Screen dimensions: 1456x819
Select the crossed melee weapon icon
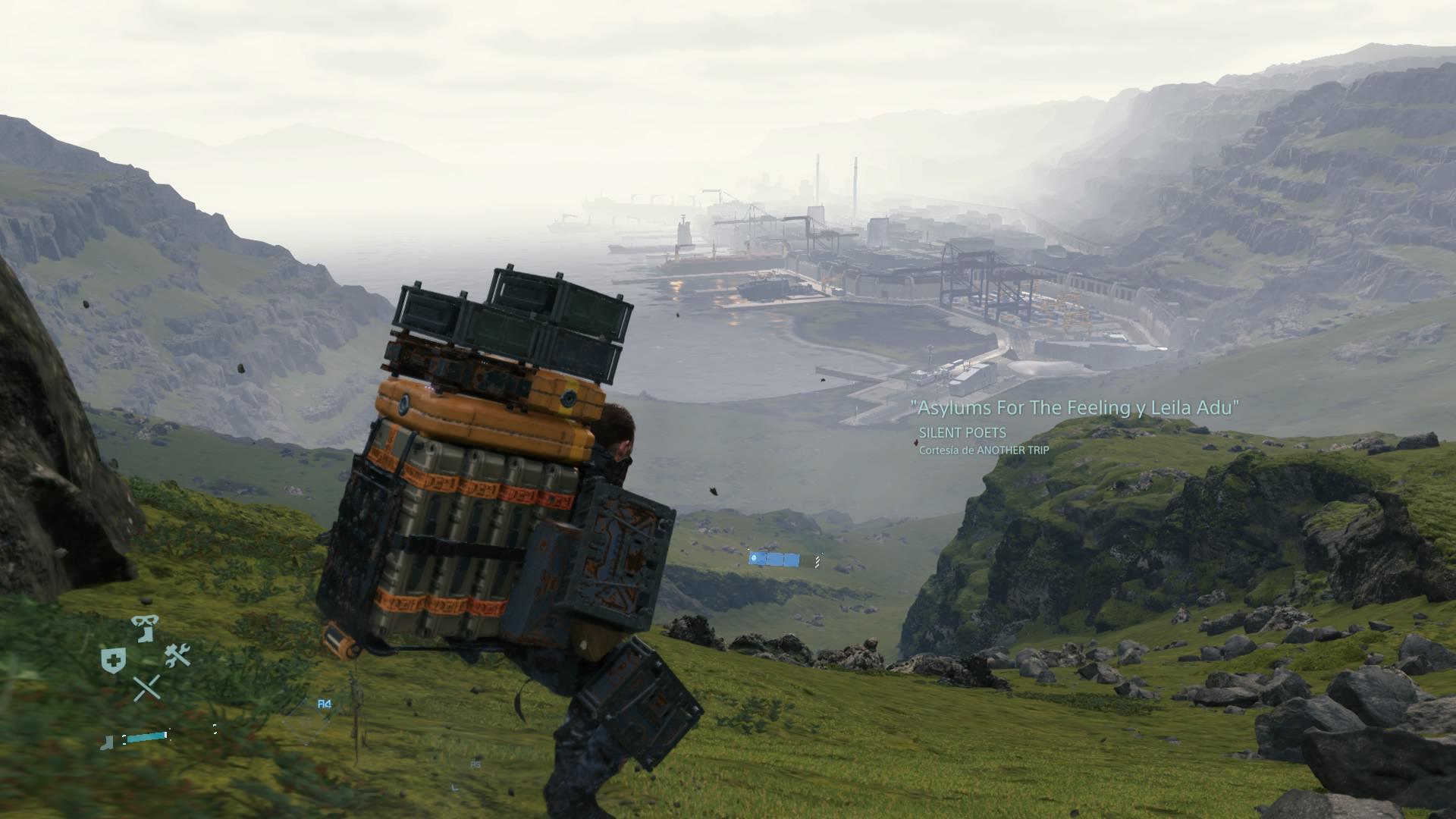pos(148,688)
